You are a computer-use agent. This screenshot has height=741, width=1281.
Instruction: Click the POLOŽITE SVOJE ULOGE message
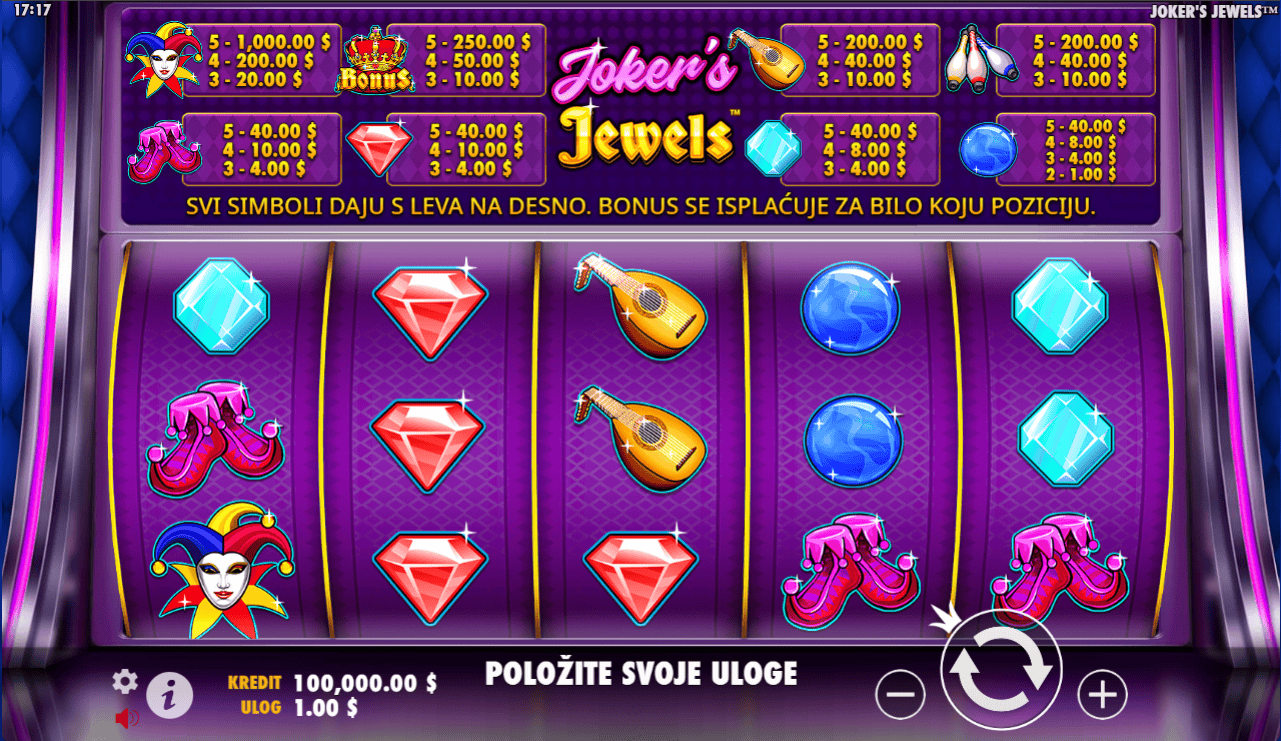pyautogui.click(x=641, y=672)
